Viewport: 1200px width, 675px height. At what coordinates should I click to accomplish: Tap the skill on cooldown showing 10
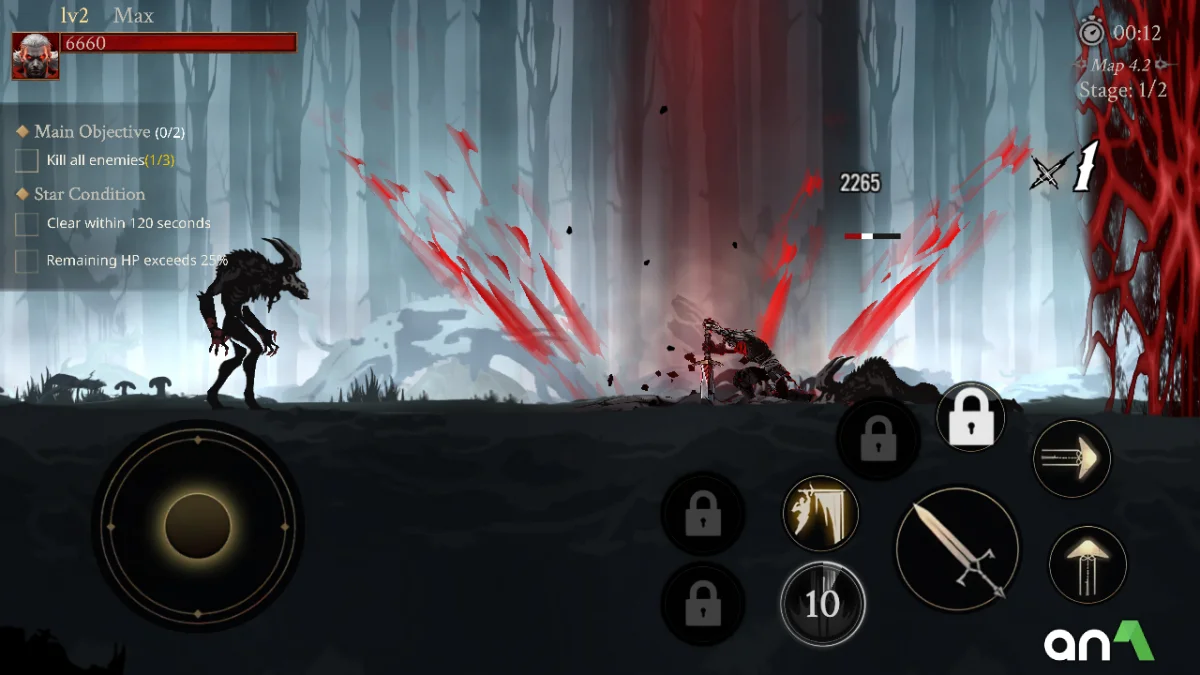(x=822, y=604)
